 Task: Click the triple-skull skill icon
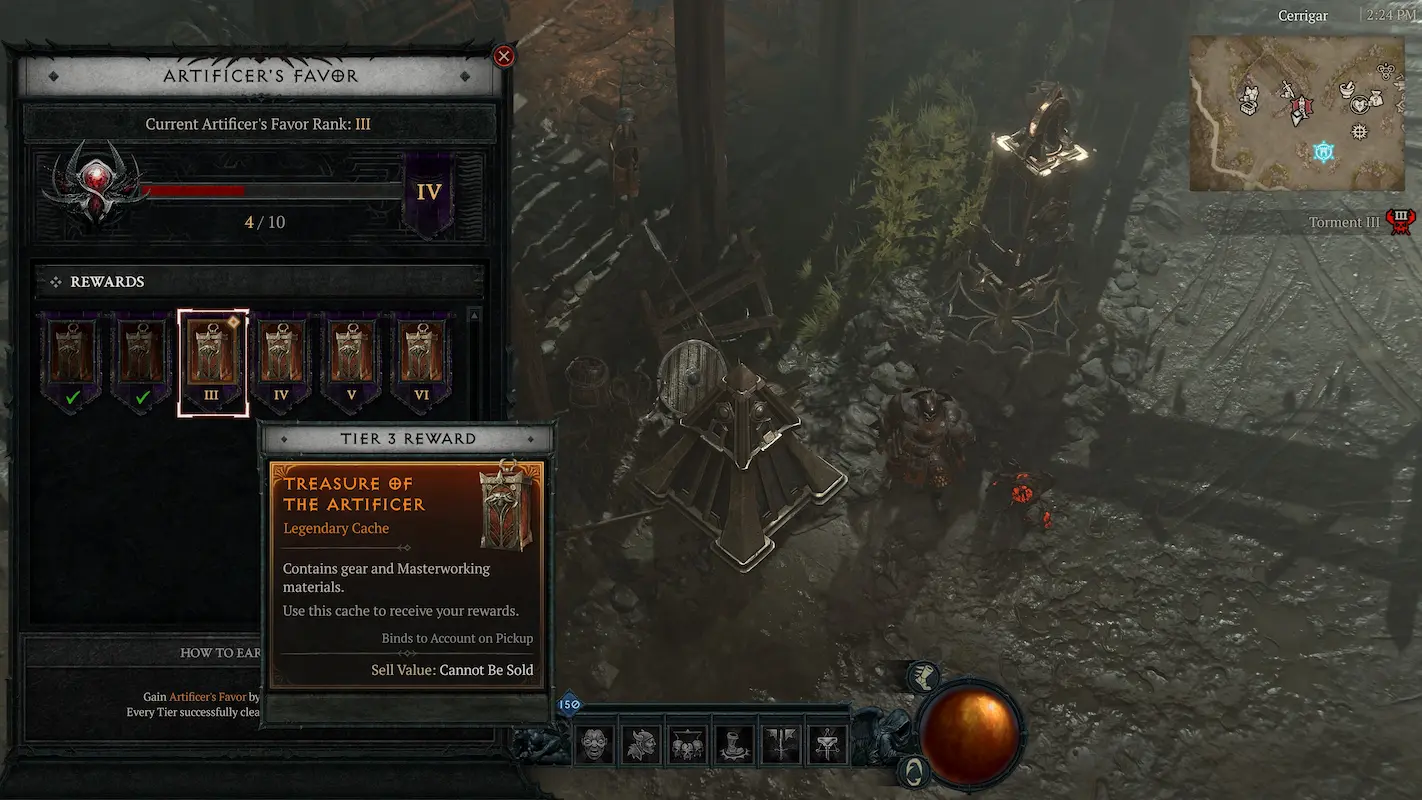pyautogui.click(x=687, y=745)
